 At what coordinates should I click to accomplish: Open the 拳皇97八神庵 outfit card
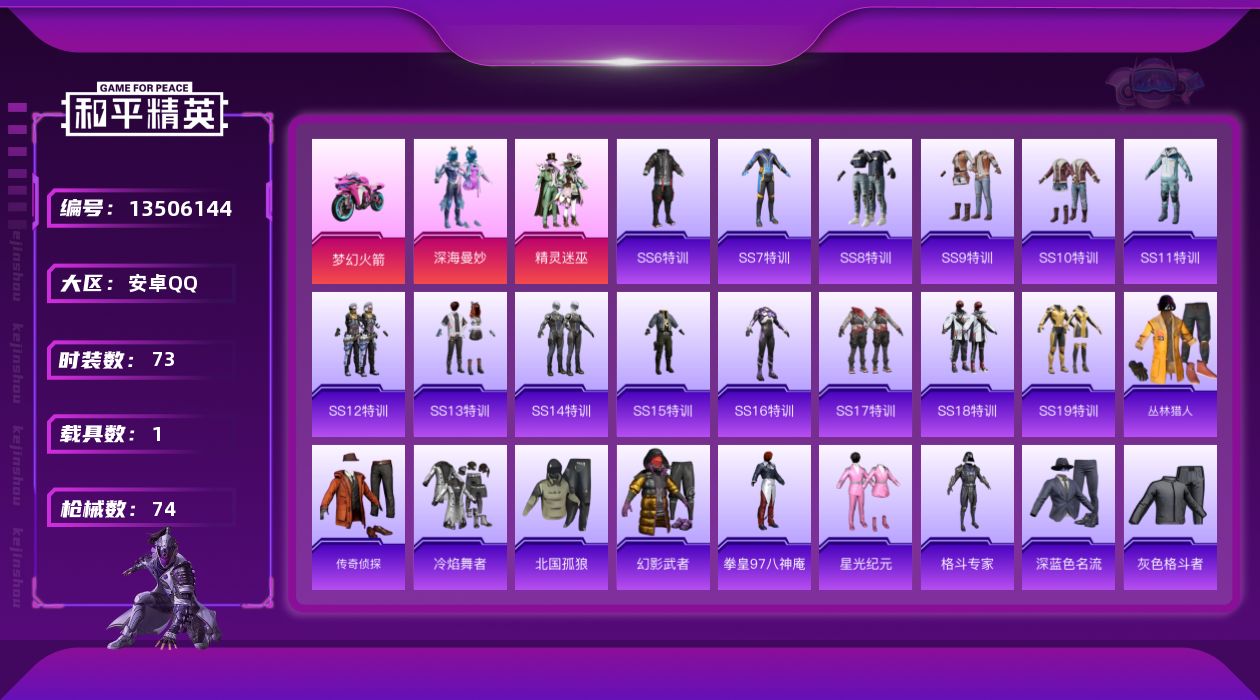pos(764,517)
